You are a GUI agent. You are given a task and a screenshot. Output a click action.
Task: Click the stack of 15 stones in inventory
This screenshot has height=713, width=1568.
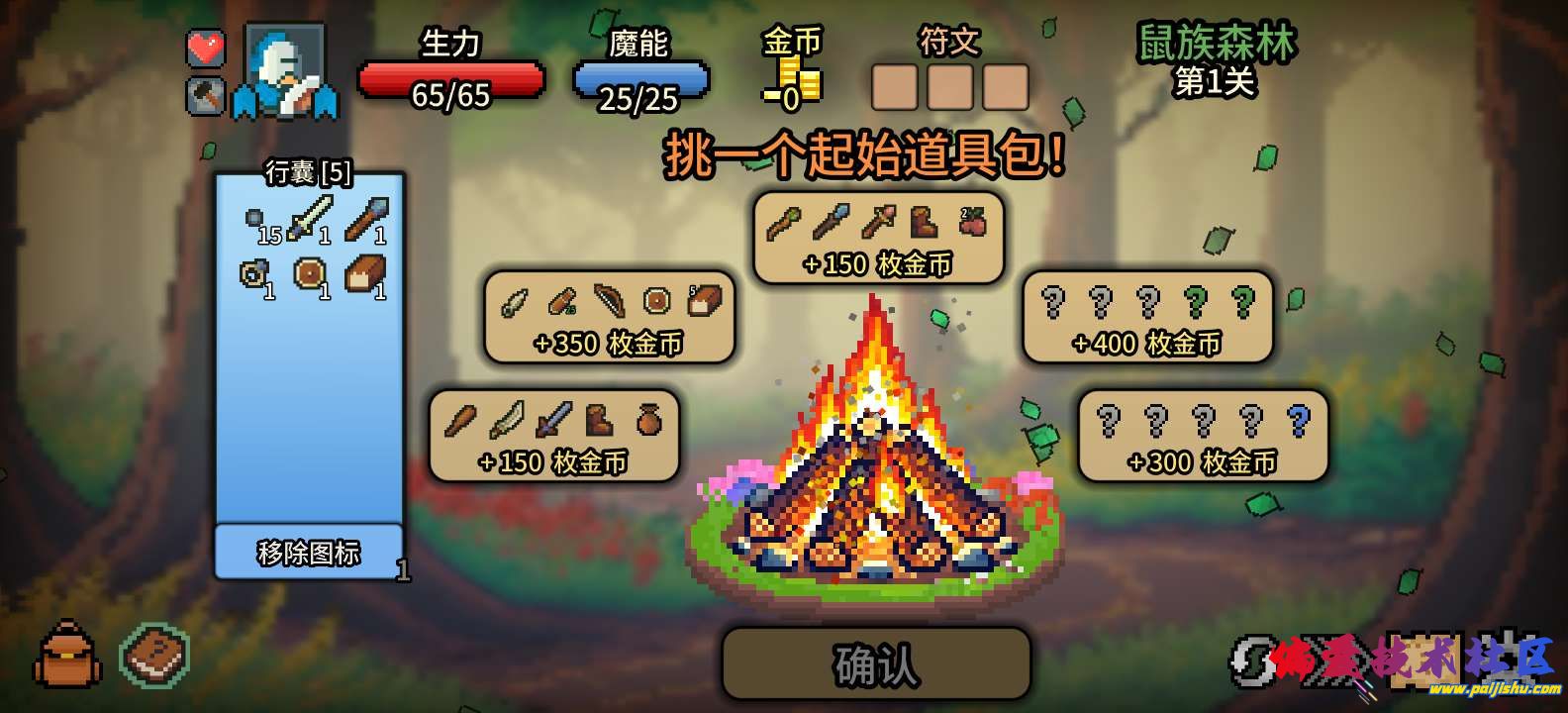click(252, 218)
